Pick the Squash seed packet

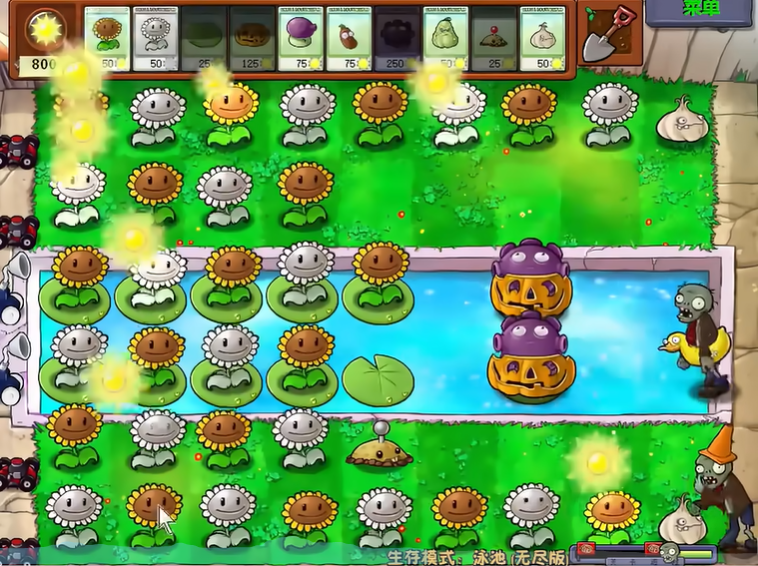(x=447, y=39)
